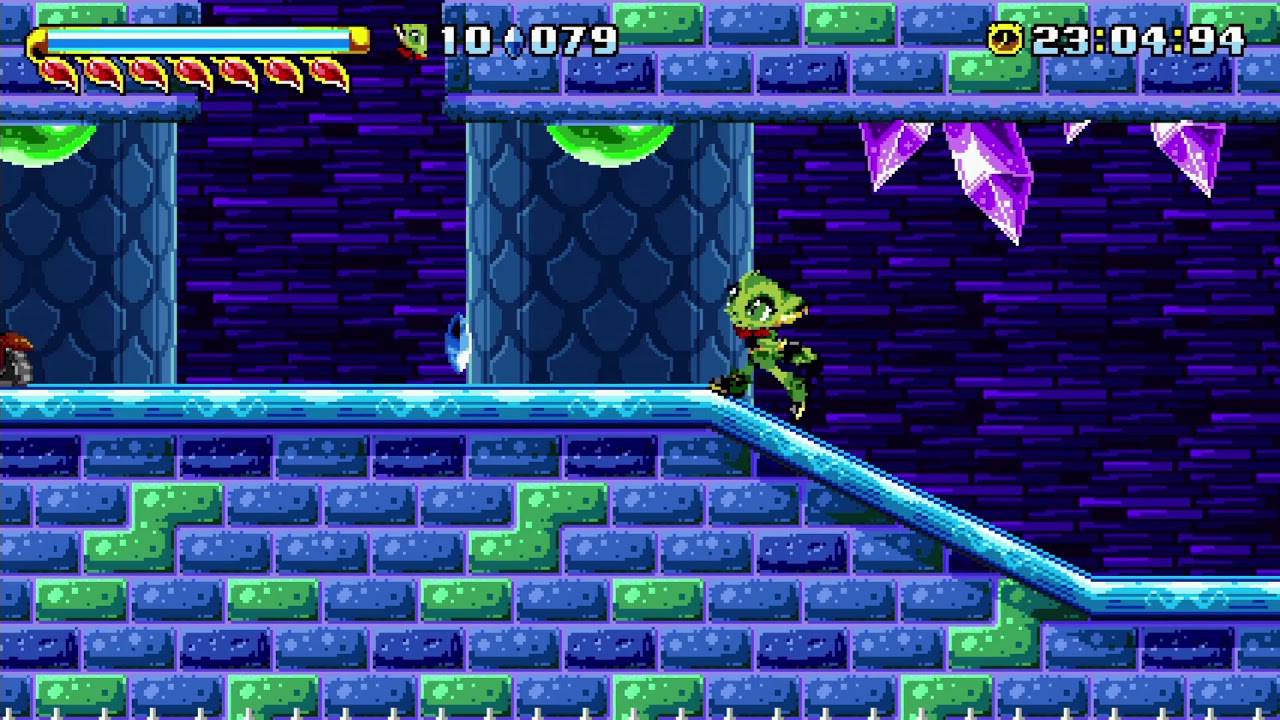
Task: Click the timer reading 23:04:94
Action: click(x=1140, y=40)
